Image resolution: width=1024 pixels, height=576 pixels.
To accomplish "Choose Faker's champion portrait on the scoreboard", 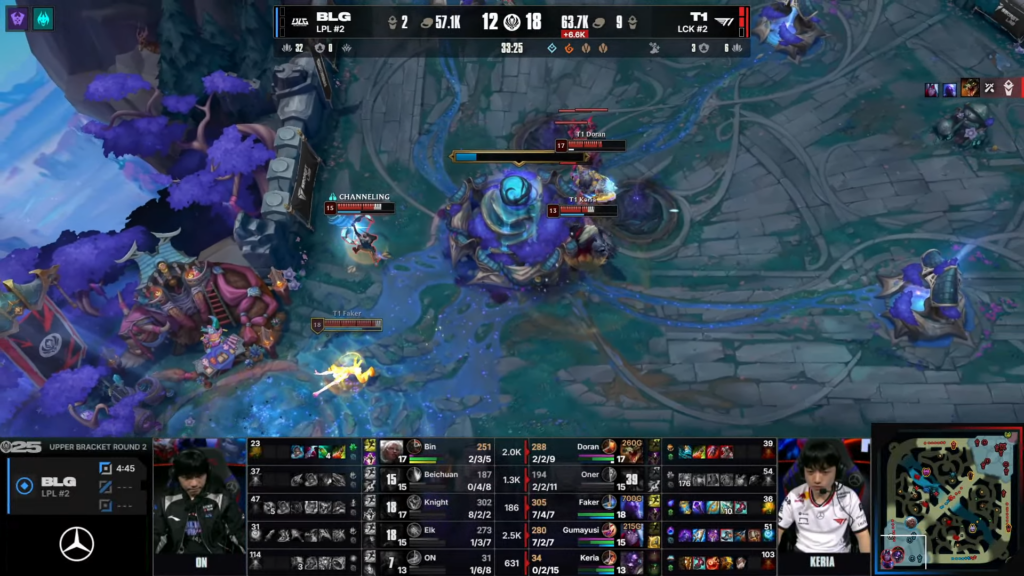I will tap(609, 507).
